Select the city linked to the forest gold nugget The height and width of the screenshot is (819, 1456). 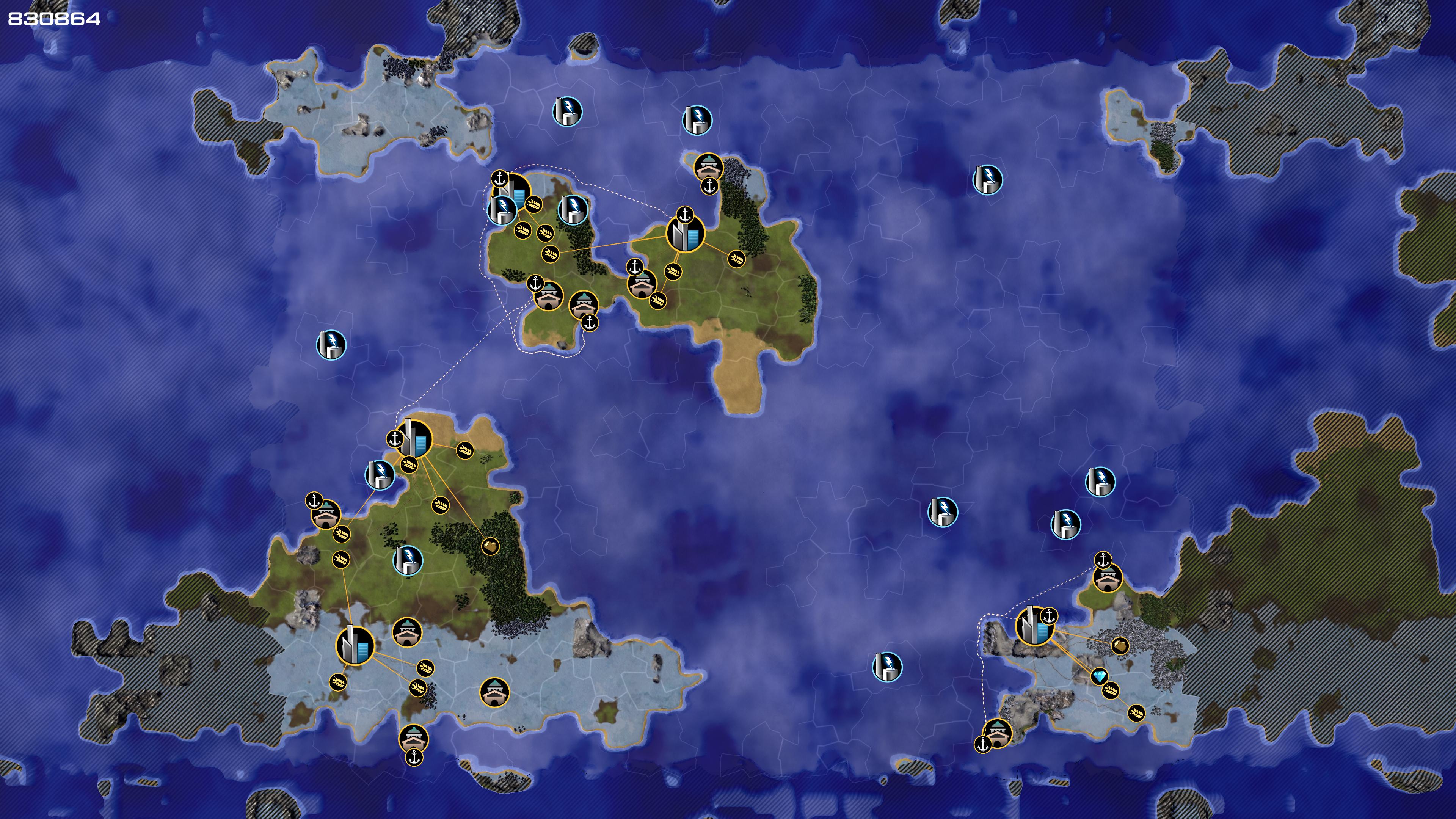414,439
